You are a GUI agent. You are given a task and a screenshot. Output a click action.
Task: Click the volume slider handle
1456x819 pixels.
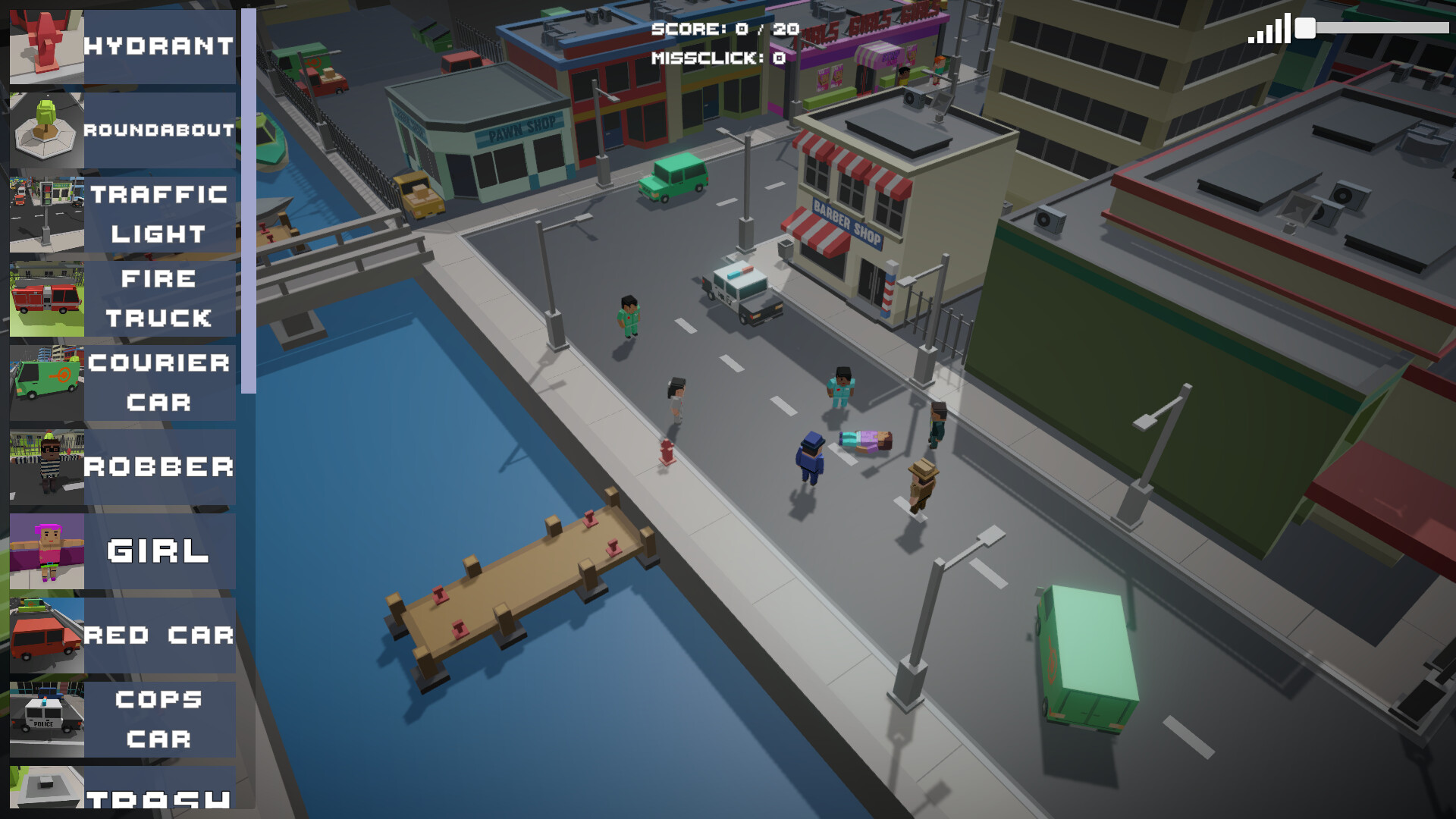point(1304,28)
